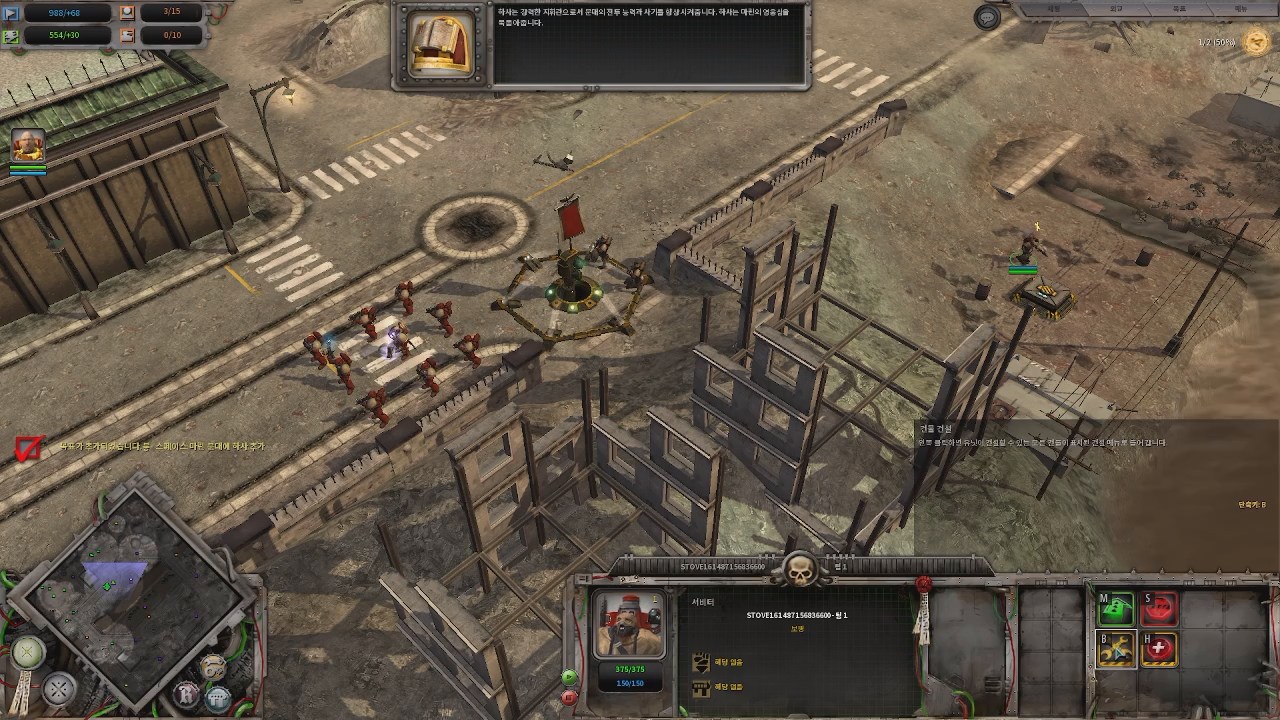
Task: Open the chat speech-bubble button
Action: click(x=988, y=18)
